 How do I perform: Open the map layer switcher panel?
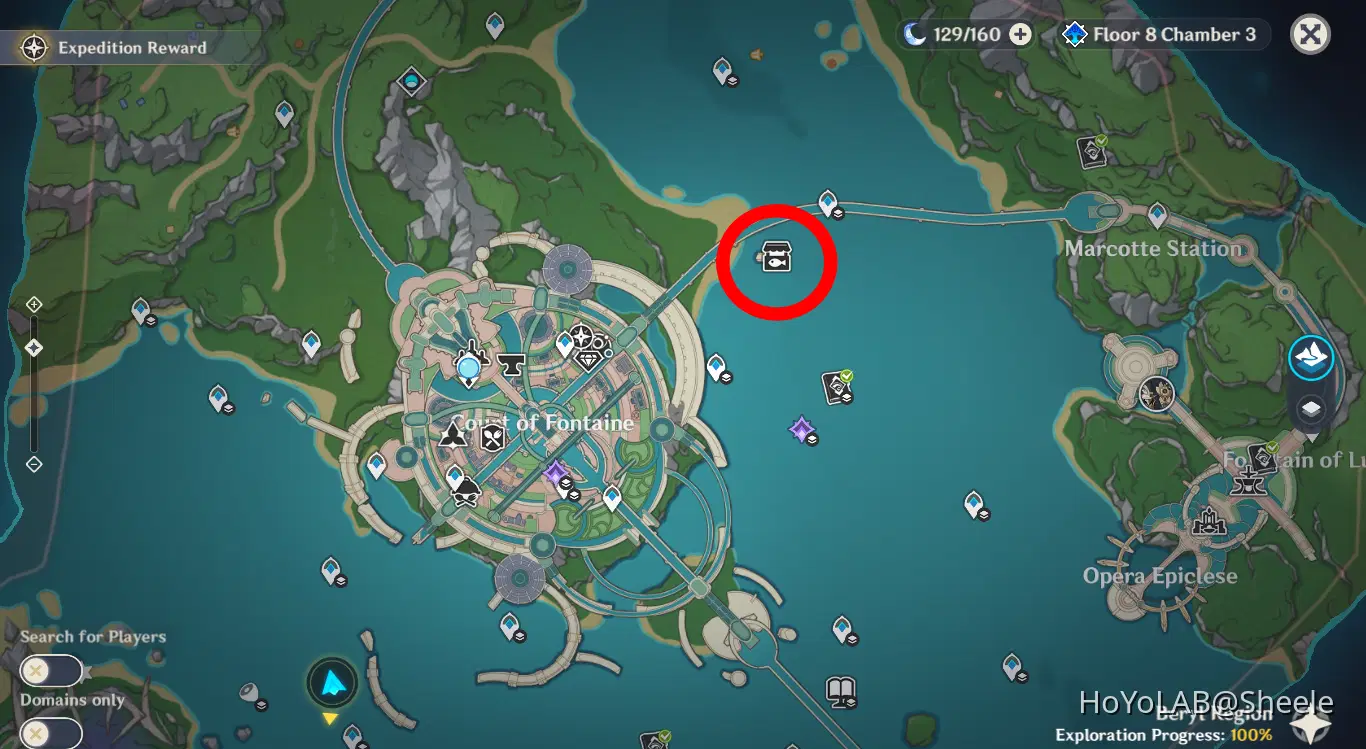[1310, 406]
